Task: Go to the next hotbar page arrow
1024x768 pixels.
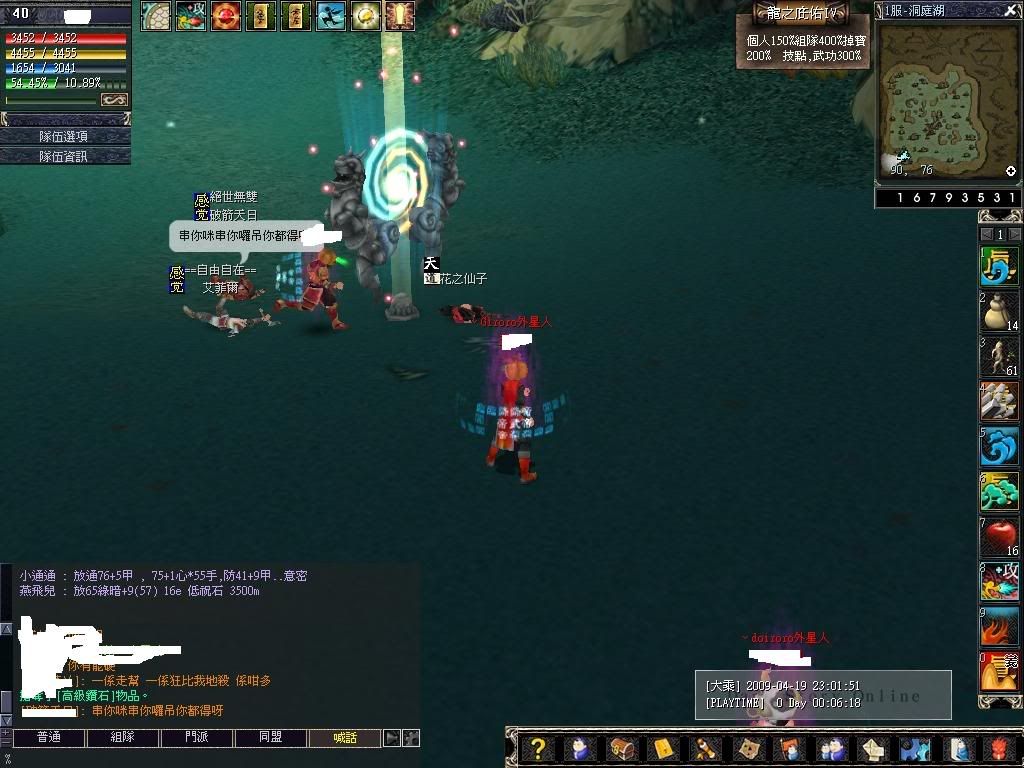Action: tap(1014, 234)
